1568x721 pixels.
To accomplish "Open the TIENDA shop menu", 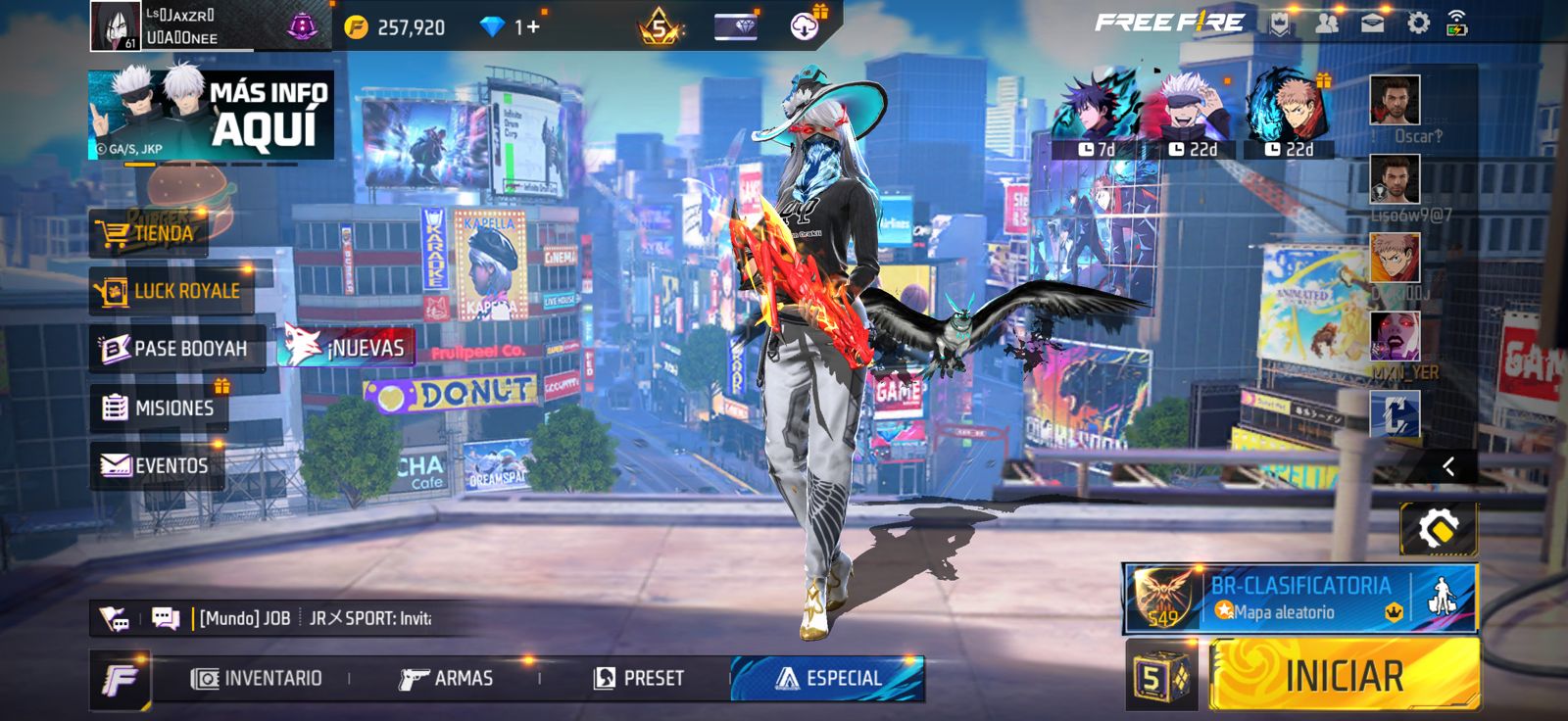I will 149,233.
